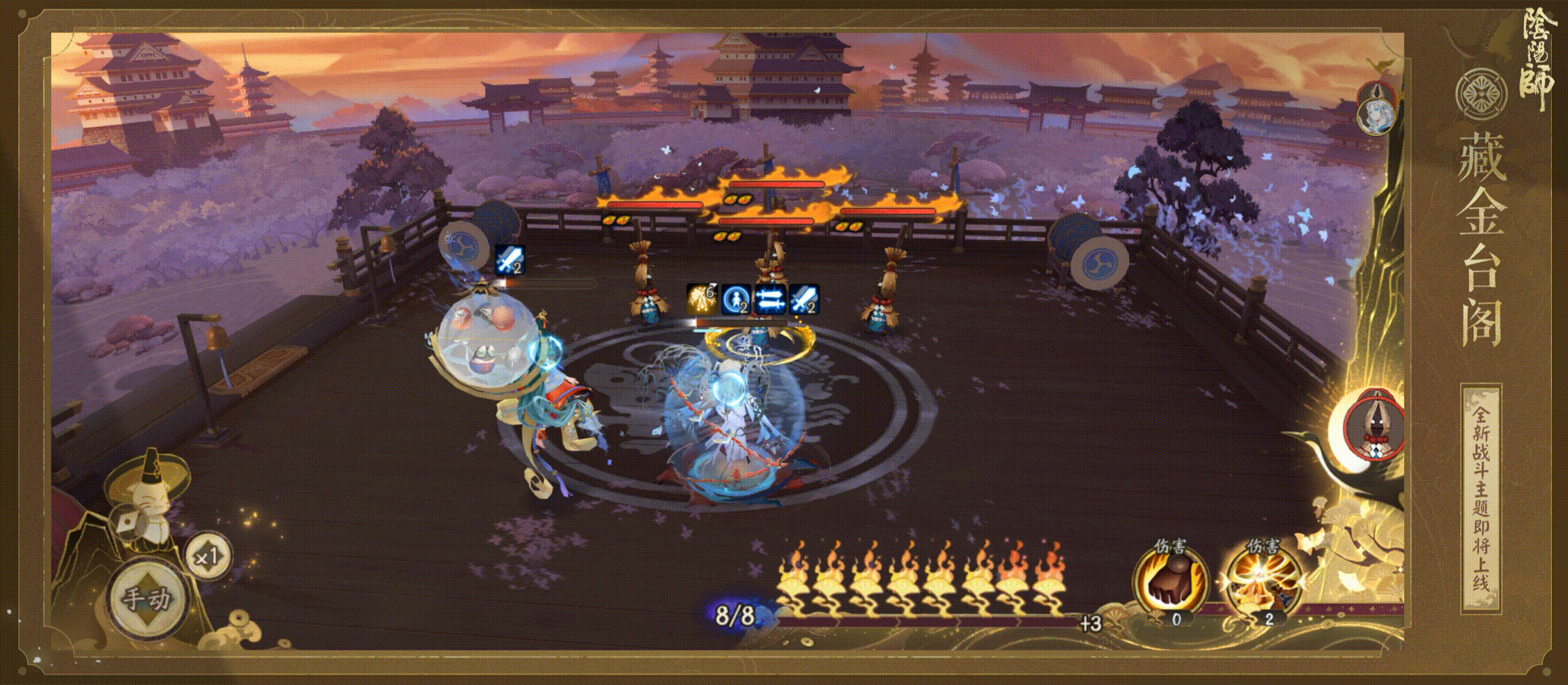1568x685 pixels.
Task: Inspect the double-arrow swap buff icon
Action: pos(770,300)
